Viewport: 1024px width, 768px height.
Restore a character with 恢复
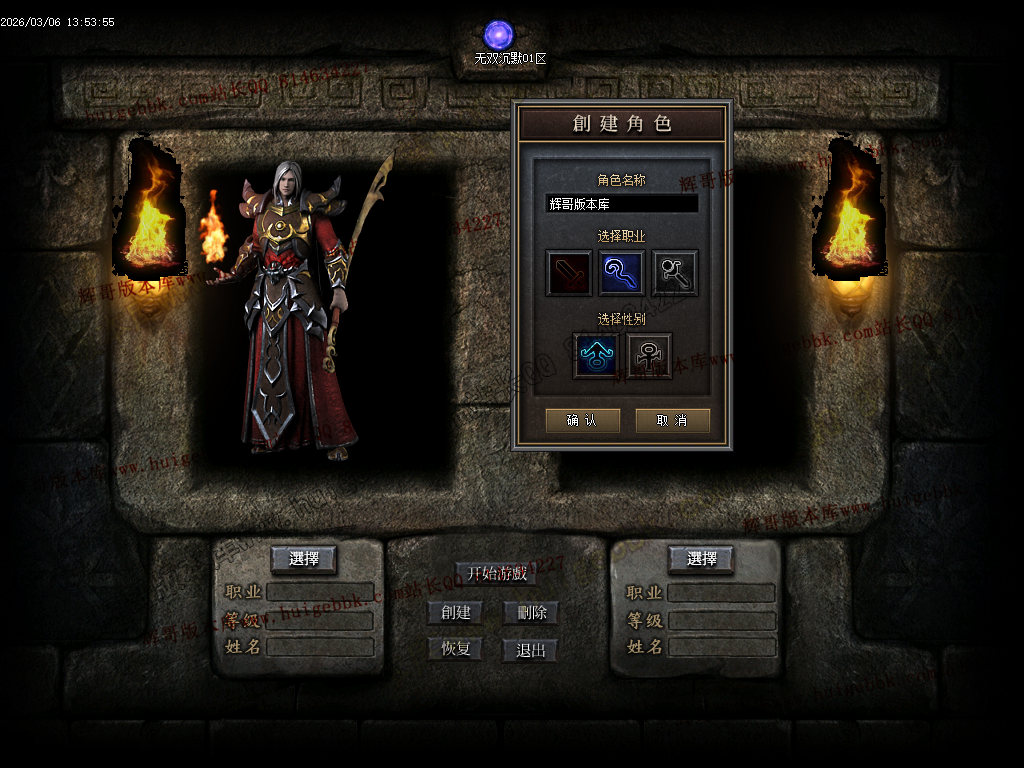tap(455, 649)
